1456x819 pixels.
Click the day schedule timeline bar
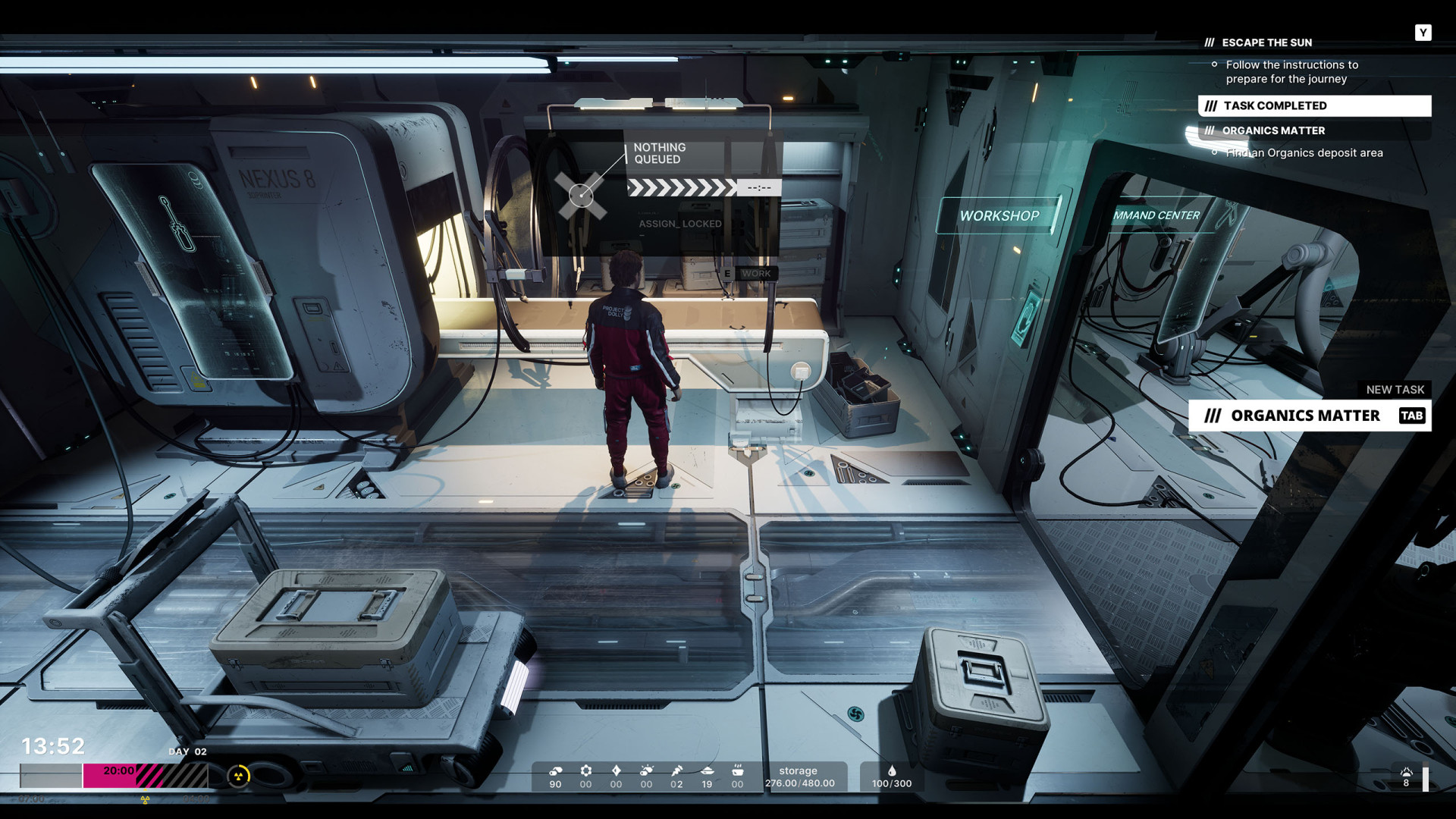[114, 776]
